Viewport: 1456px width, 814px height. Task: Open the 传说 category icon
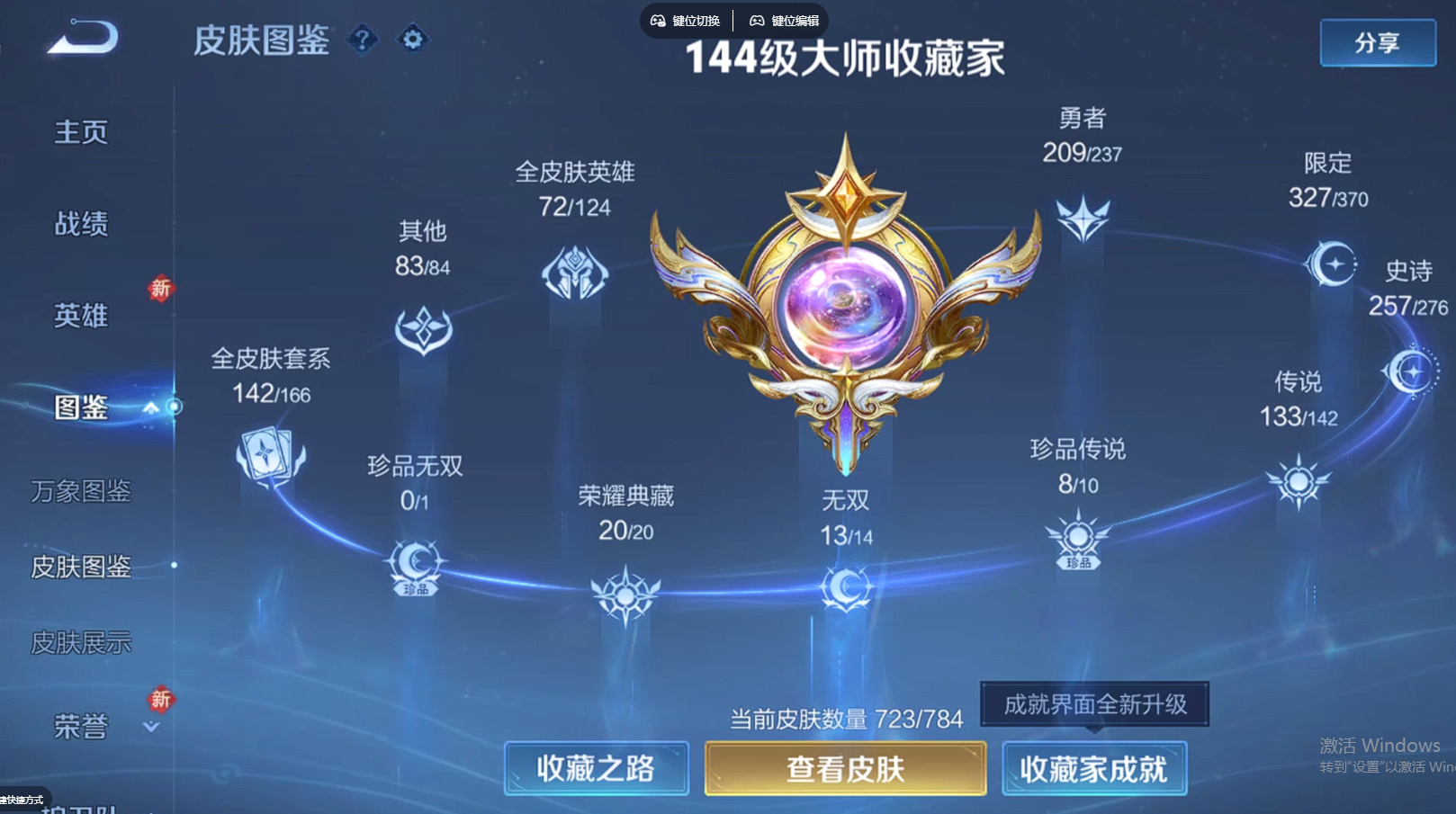tap(1297, 481)
